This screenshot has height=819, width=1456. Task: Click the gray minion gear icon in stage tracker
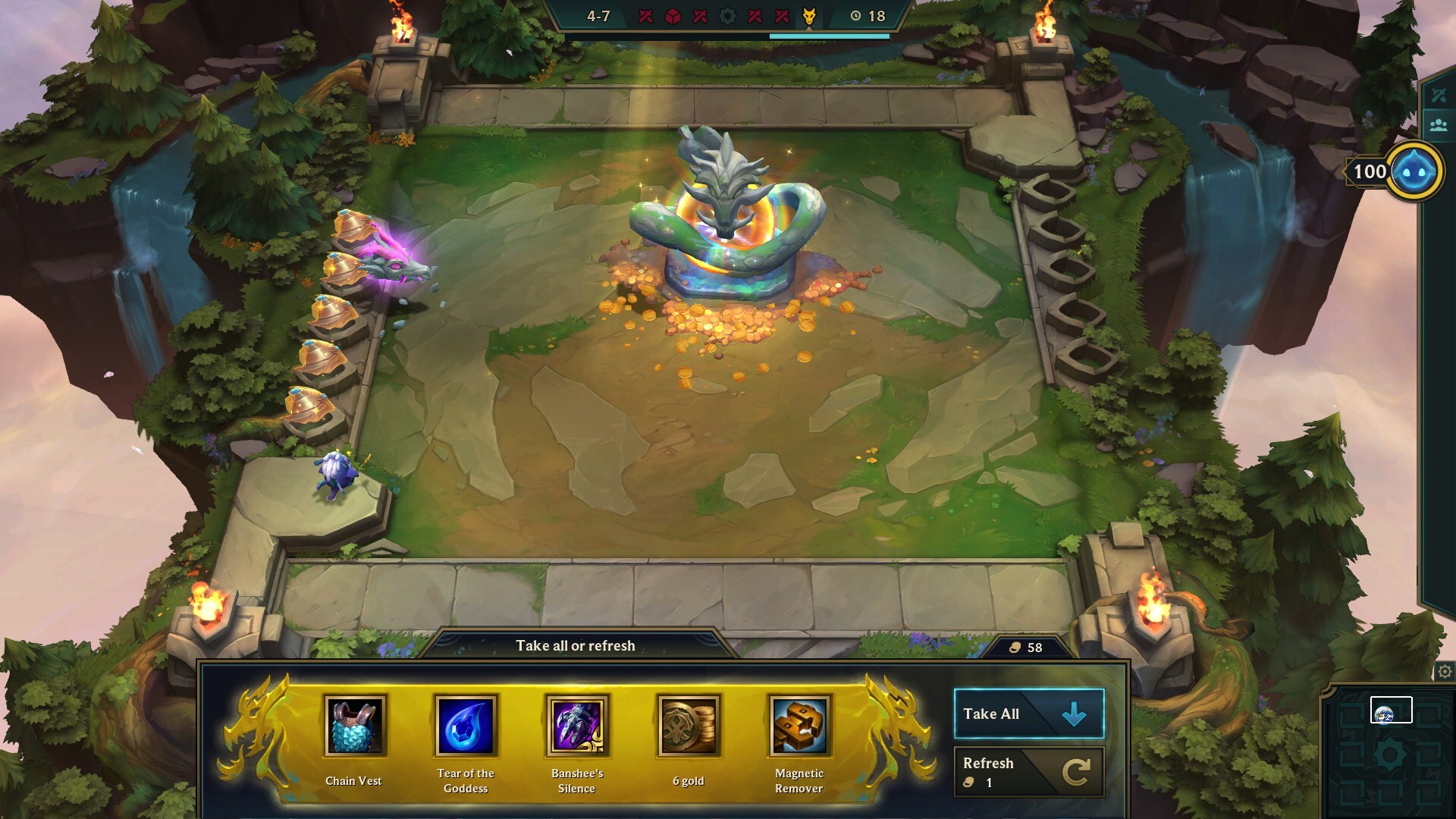tap(728, 17)
